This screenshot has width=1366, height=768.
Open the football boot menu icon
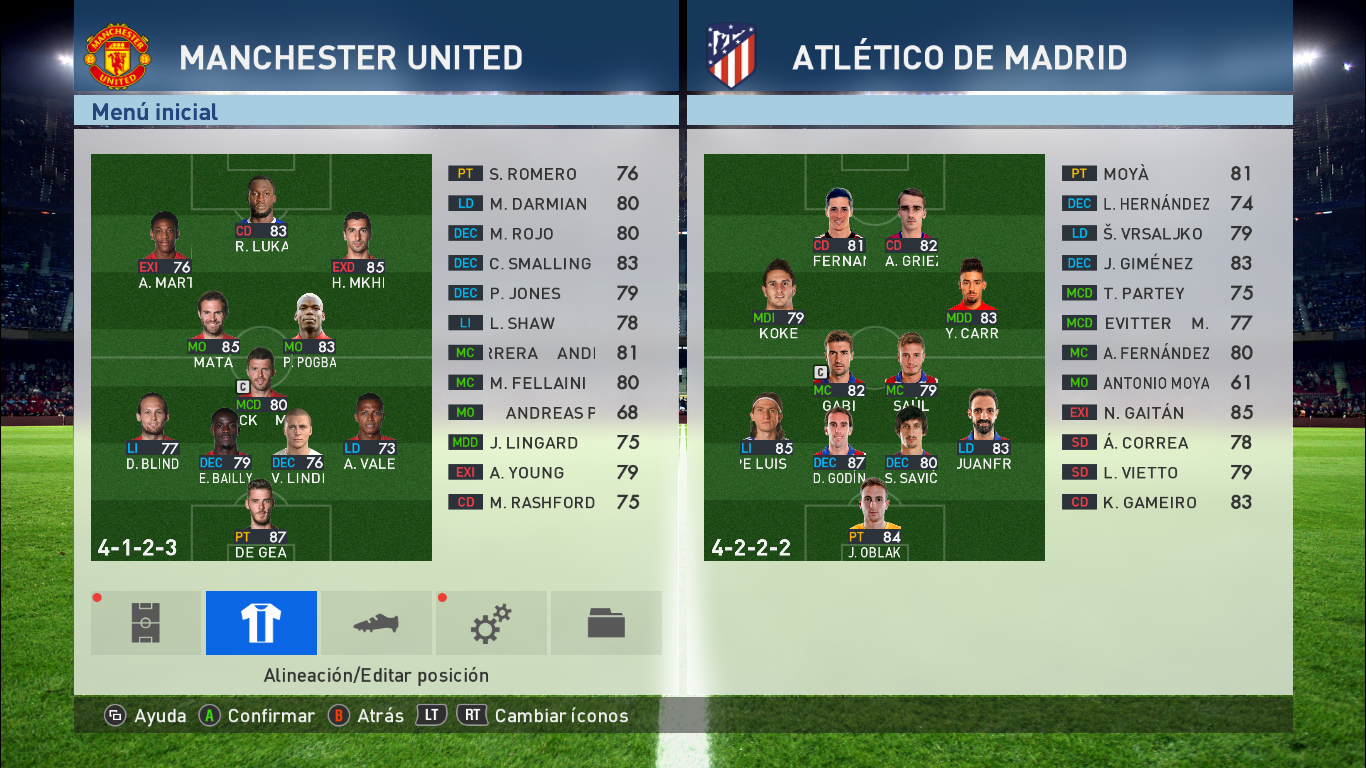click(376, 623)
